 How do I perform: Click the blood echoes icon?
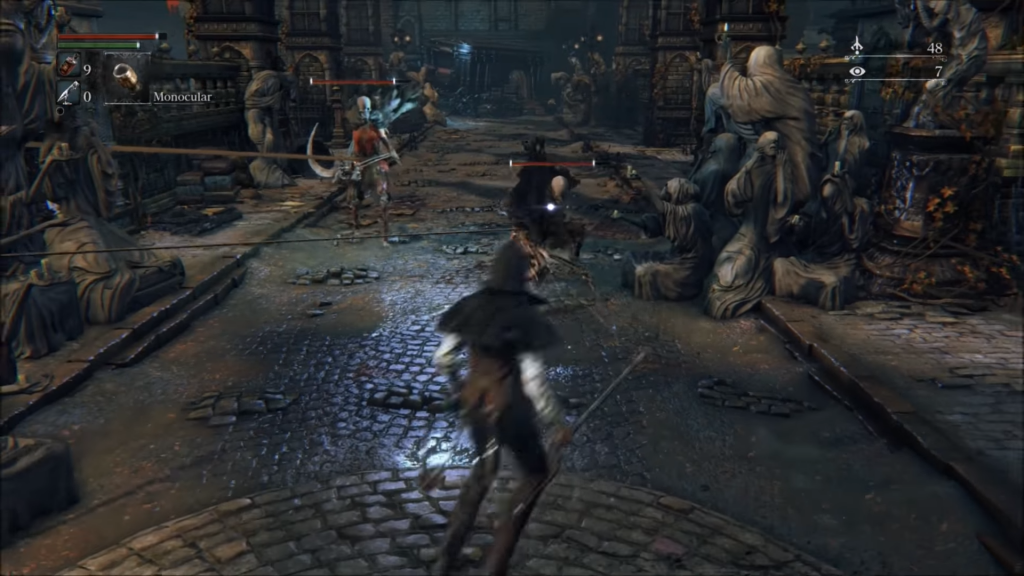click(x=857, y=46)
